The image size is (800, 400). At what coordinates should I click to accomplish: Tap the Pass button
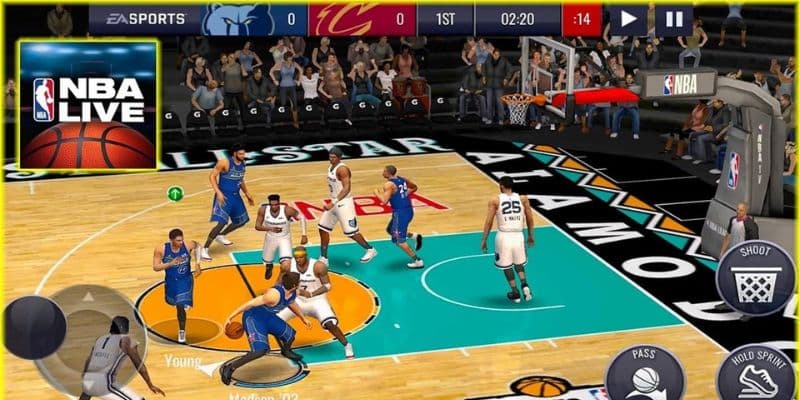pyautogui.click(x=645, y=374)
